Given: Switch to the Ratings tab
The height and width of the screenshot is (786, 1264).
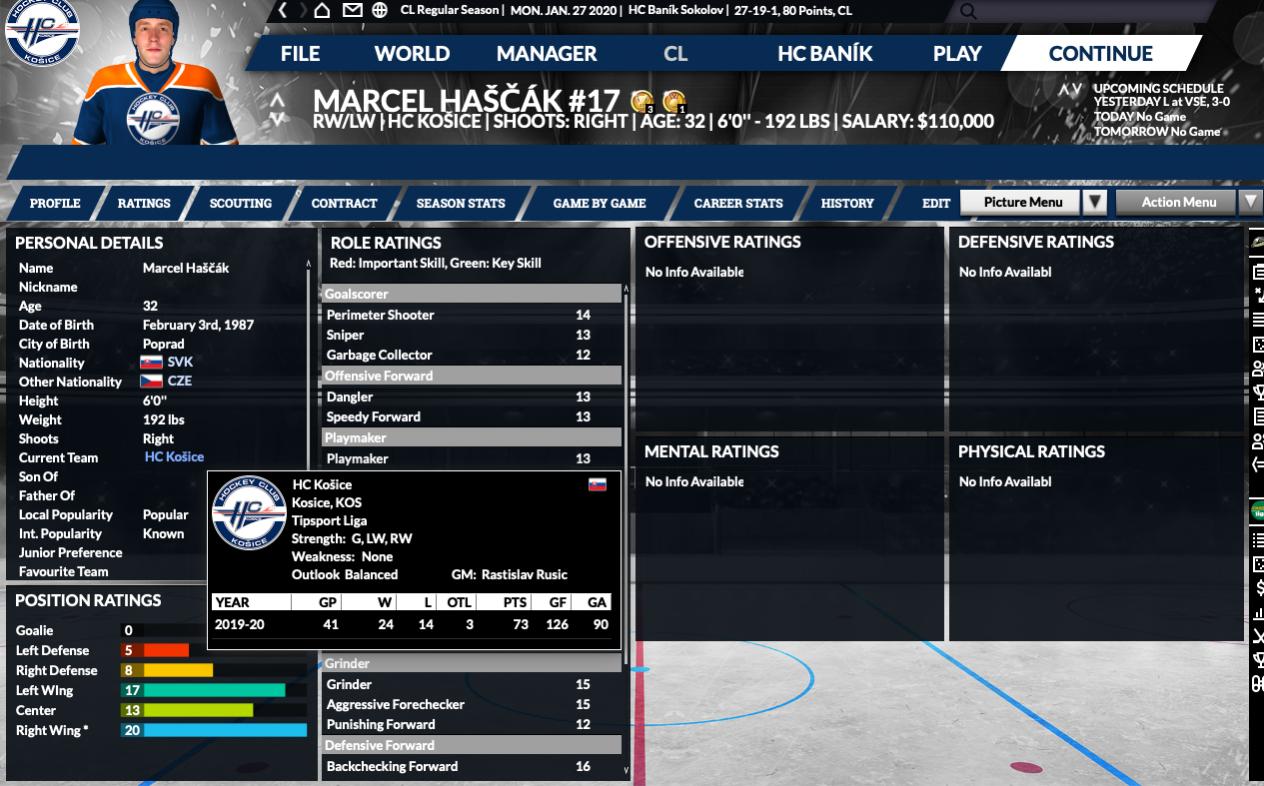Looking at the screenshot, I should tap(144, 203).
